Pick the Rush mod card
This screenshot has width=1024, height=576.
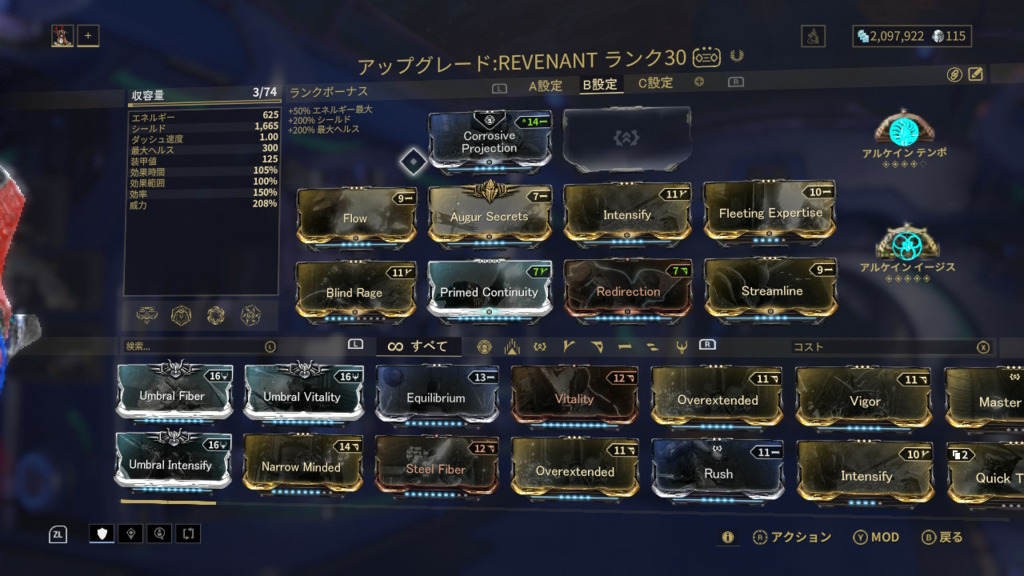tap(718, 472)
